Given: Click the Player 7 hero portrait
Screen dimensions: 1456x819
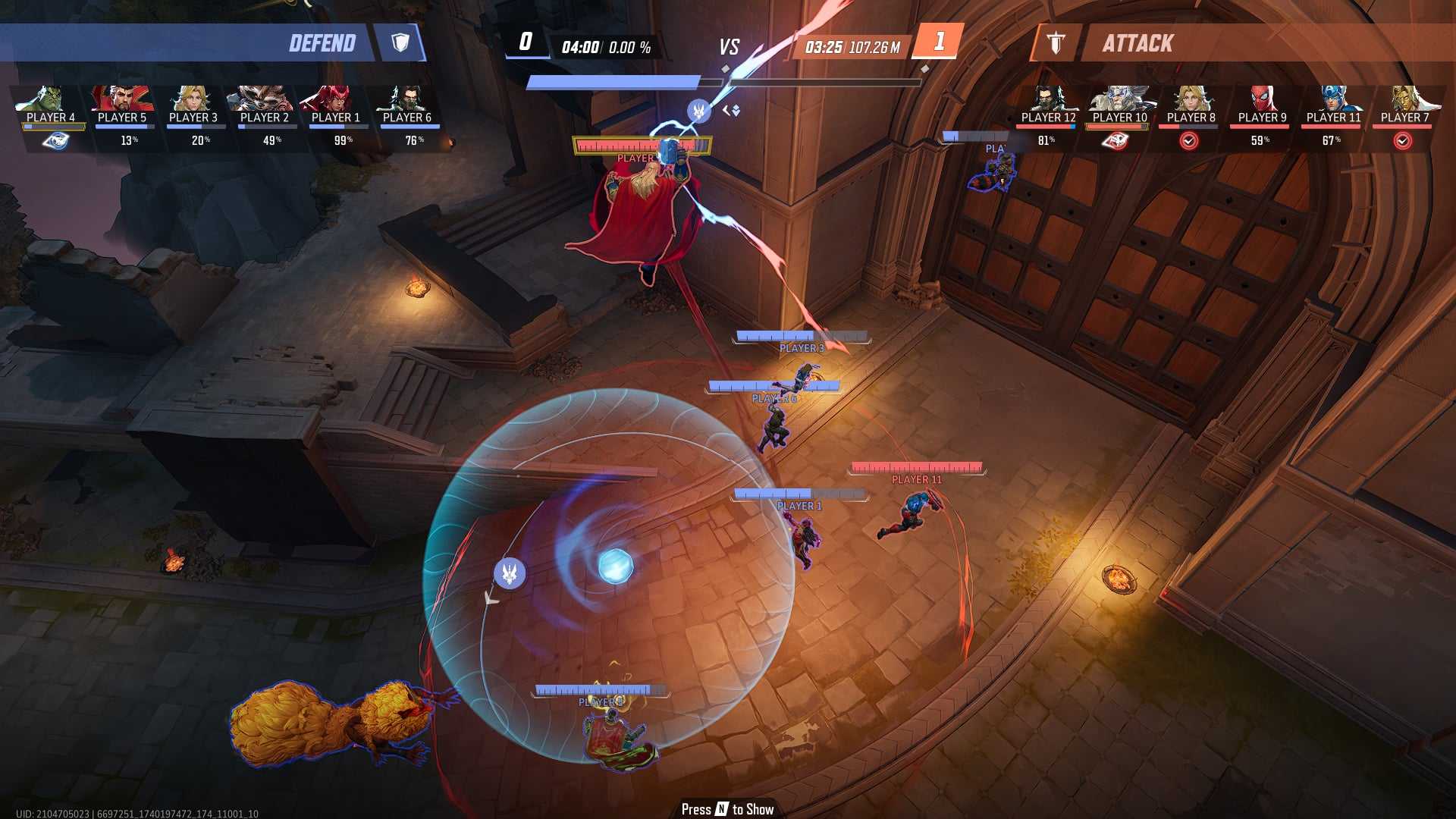Looking at the screenshot, I should pyautogui.click(x=1404, y=99).
